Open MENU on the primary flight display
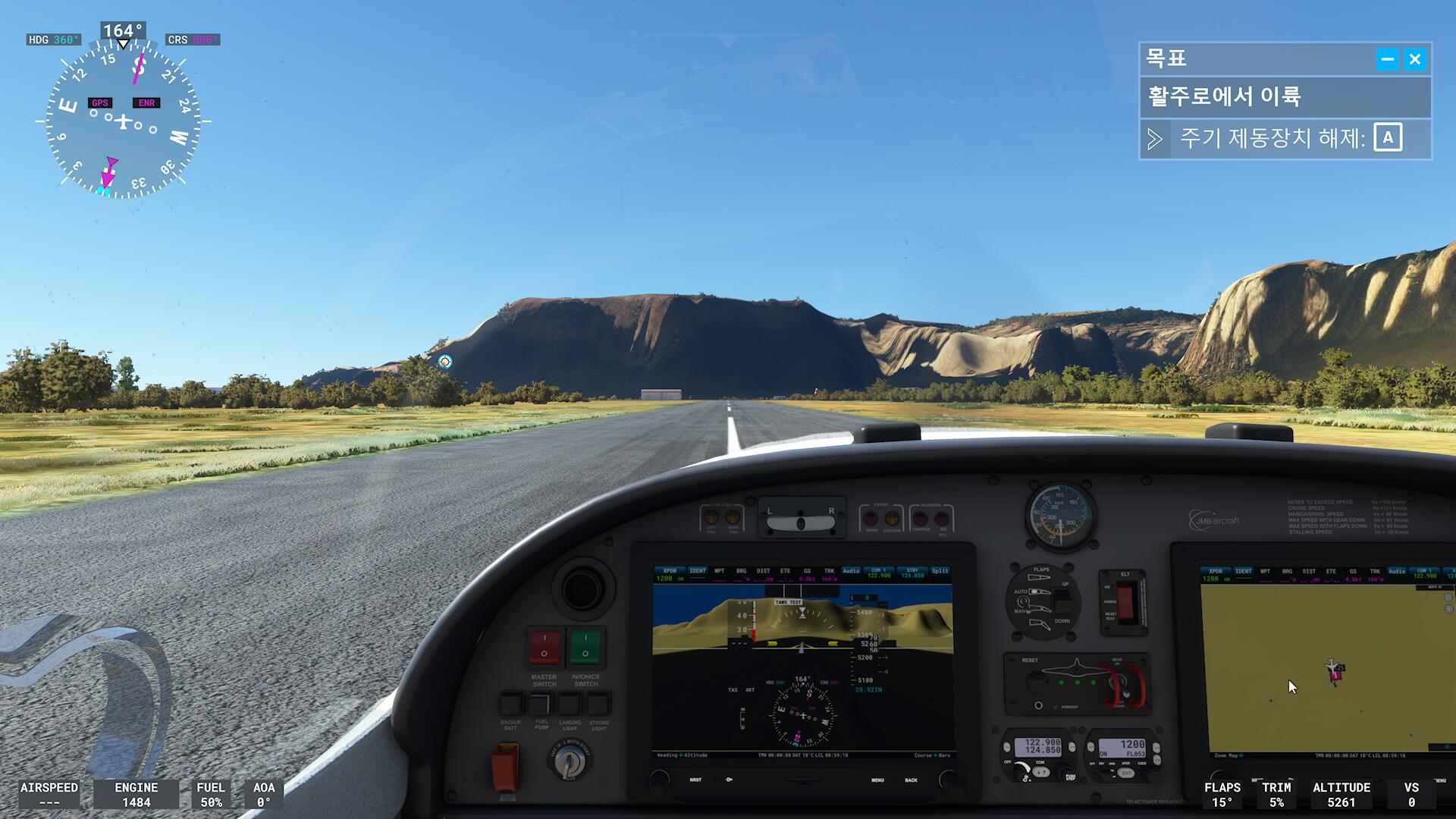This screenshot has width=1456, height=819. coord(877,780)
